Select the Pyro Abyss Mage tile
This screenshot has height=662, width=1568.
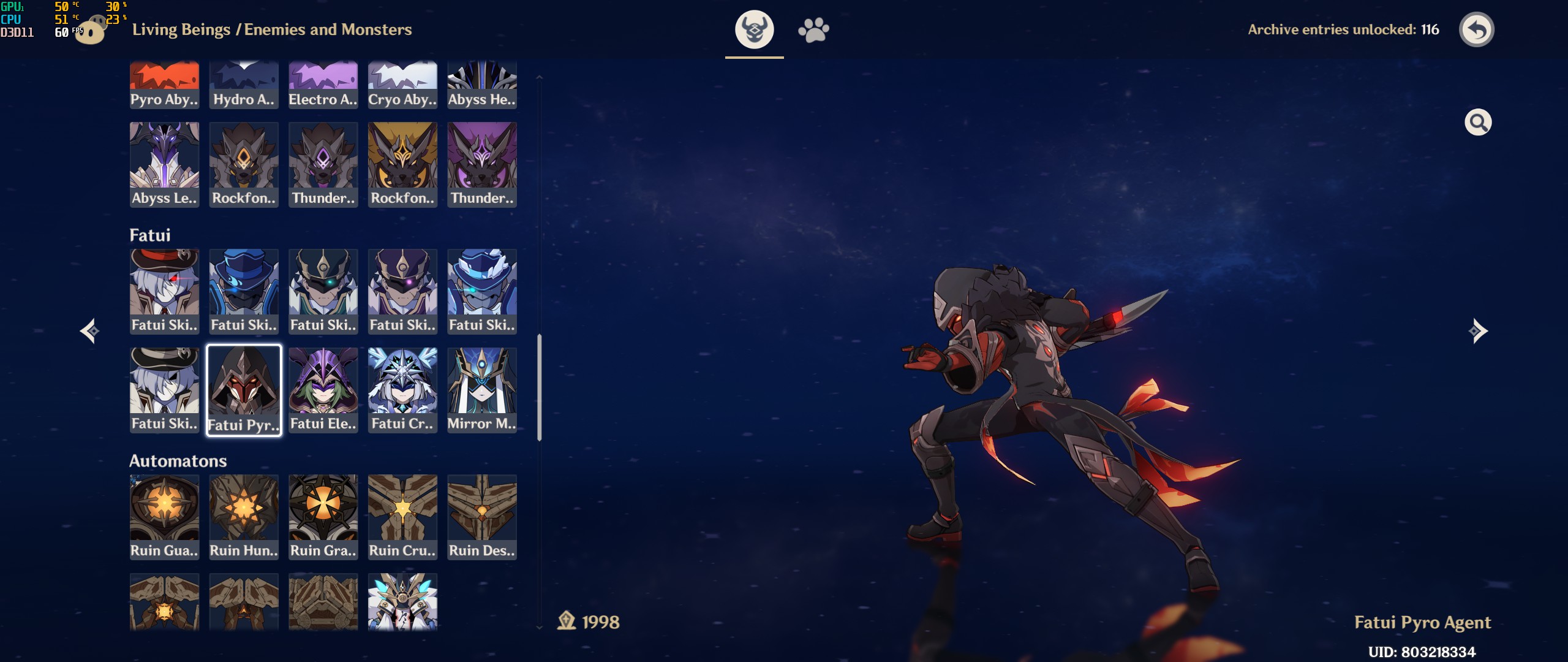164,85
